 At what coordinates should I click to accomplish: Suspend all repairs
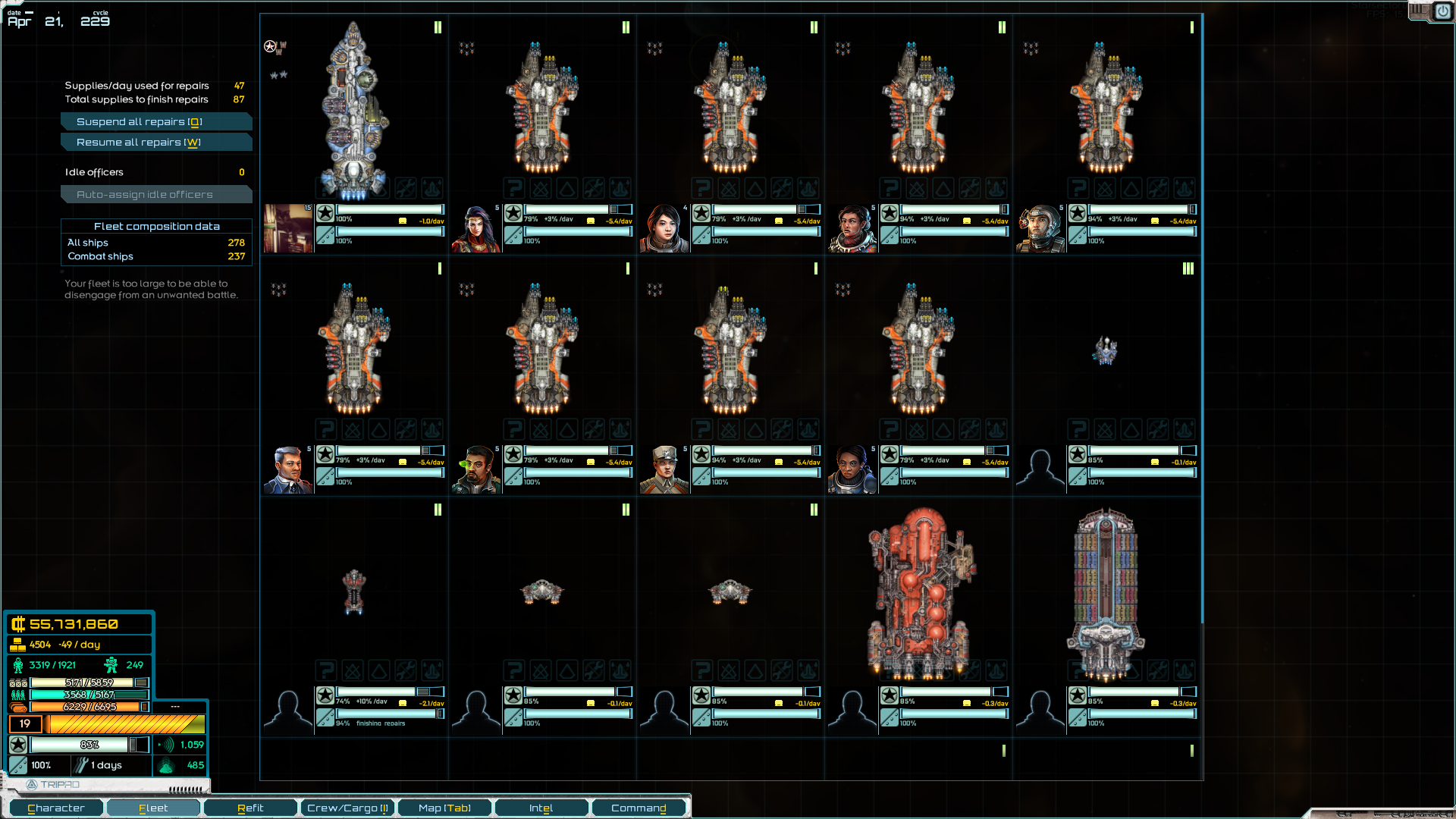[x=155, y=122]
